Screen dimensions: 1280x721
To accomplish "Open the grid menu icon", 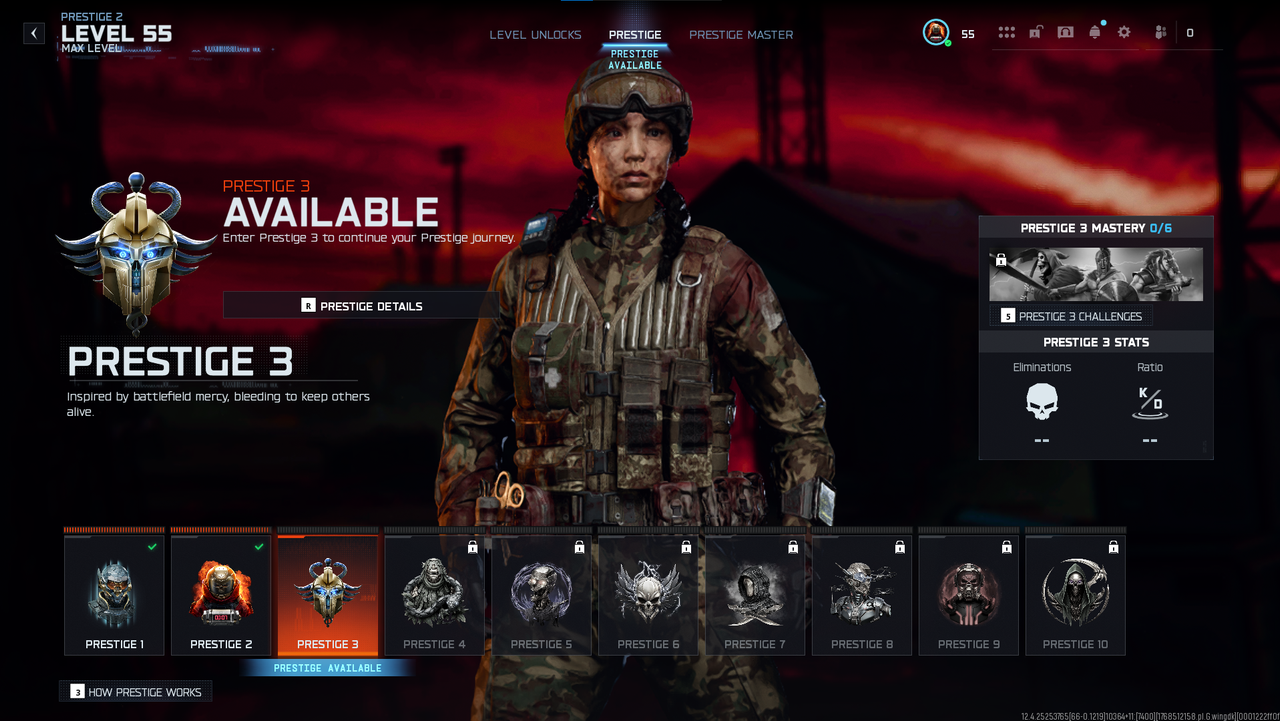I will pos(1007,33).
